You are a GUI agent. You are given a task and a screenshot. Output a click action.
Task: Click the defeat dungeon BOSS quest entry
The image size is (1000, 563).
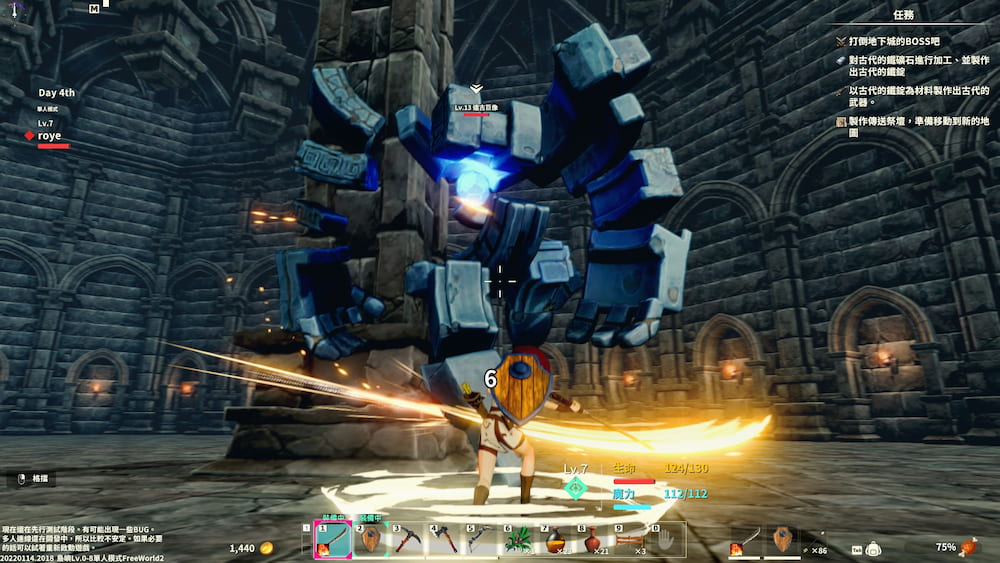890,41
